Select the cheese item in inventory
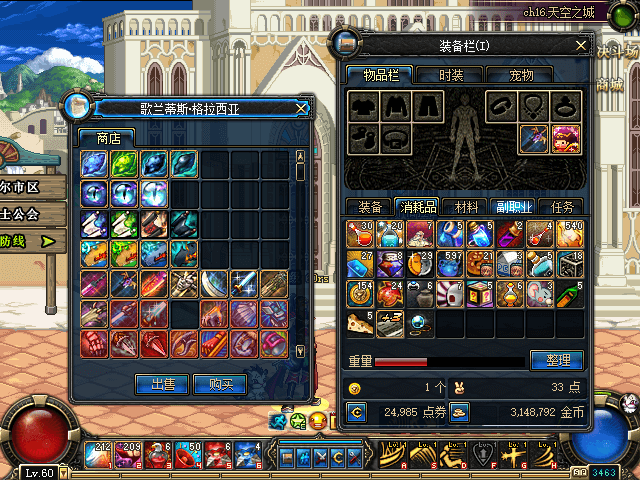This screenshot has height=480, width=640. coord(359,323)
